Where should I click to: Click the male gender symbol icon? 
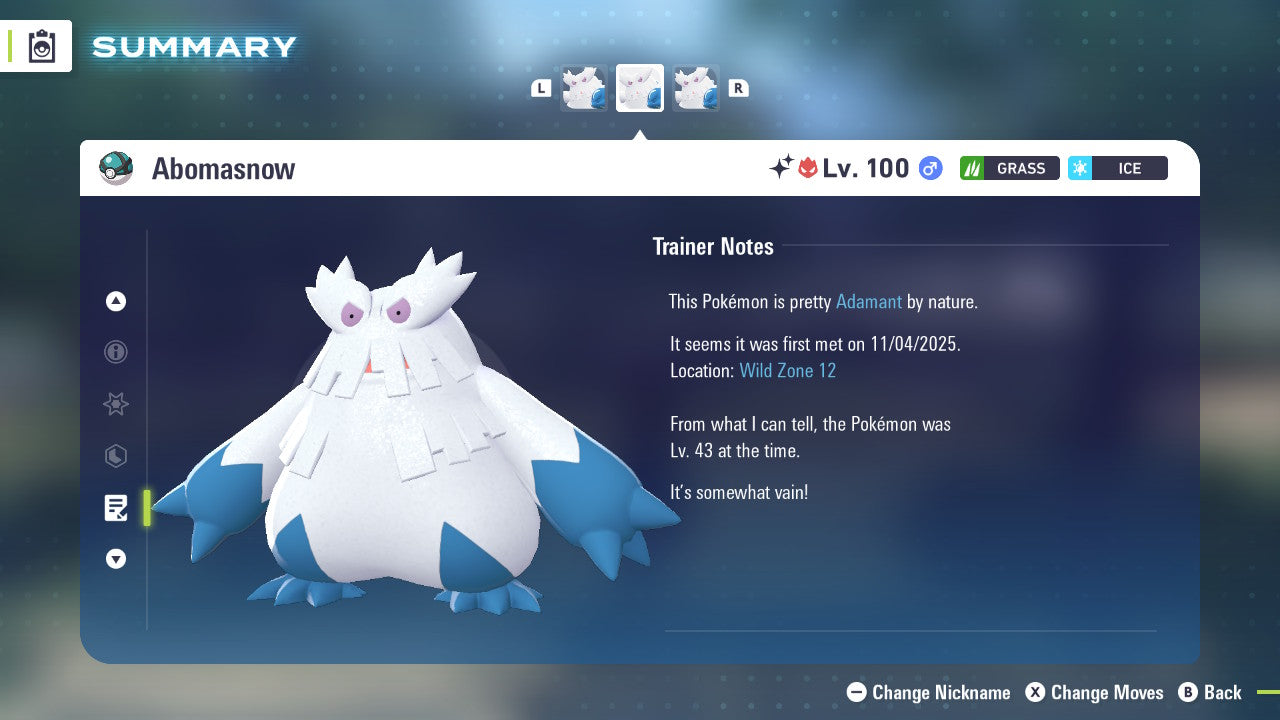(929, 168)
